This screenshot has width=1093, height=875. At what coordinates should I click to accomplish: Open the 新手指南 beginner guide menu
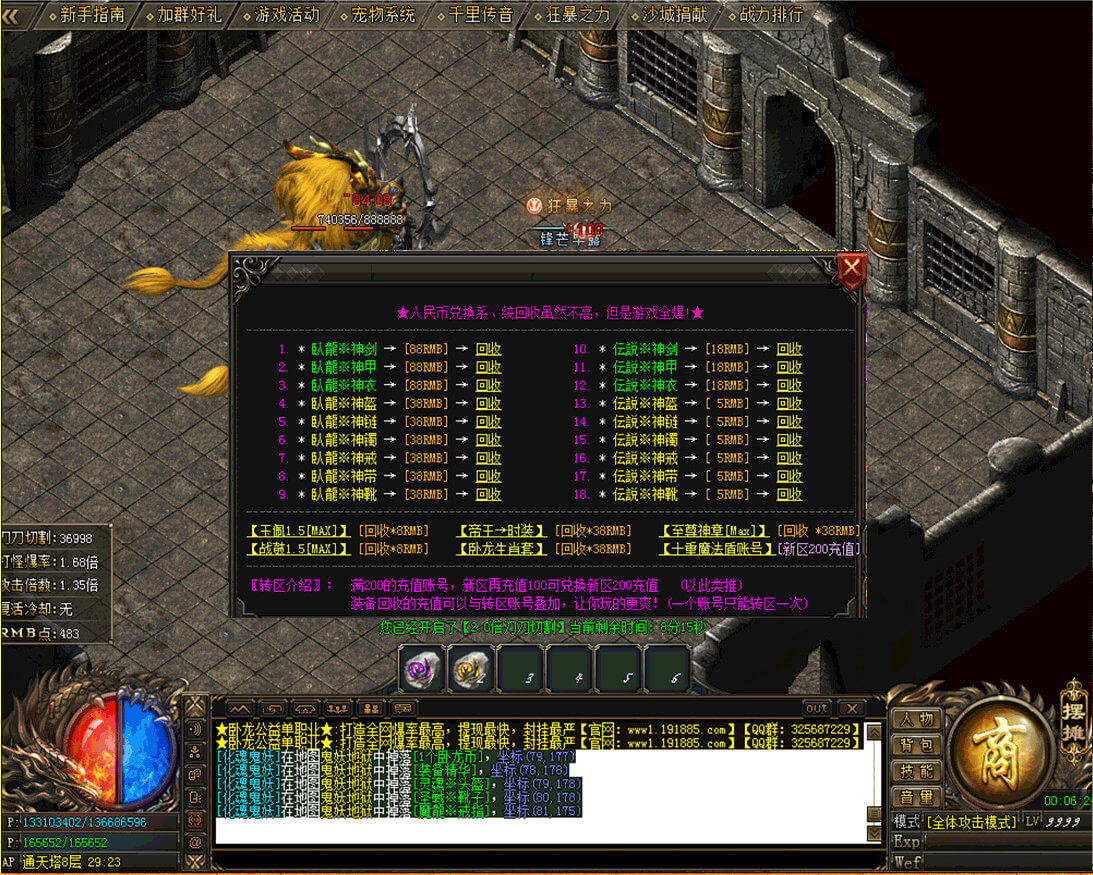[92, 15]
